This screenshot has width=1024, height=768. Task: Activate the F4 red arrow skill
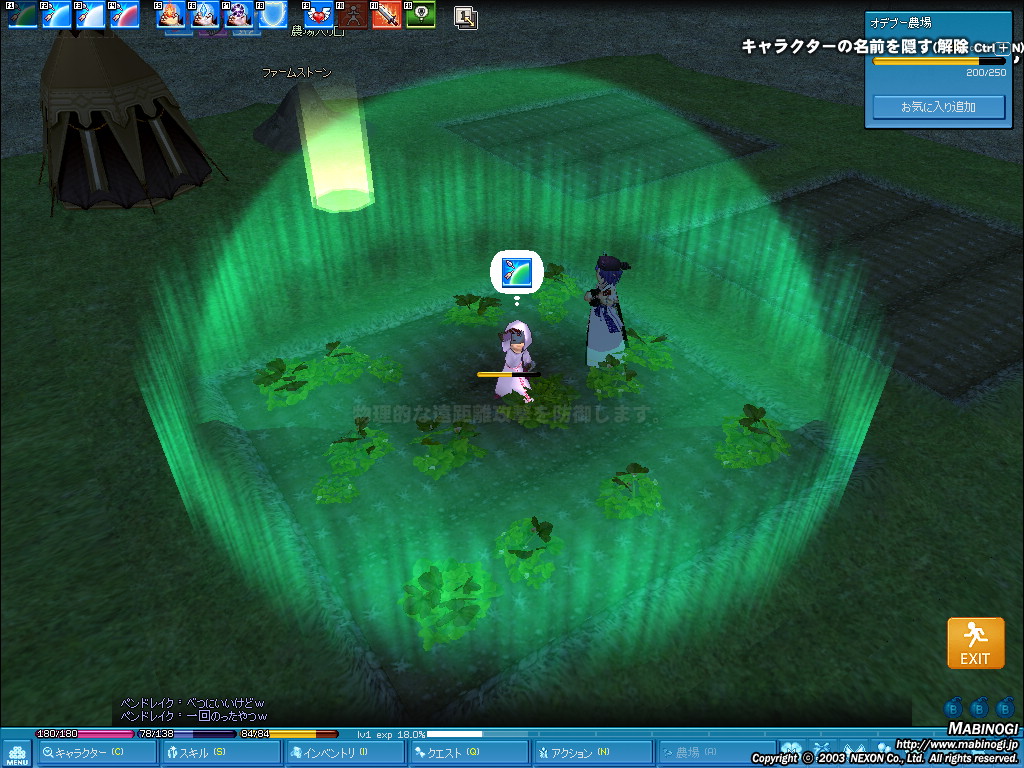pyautogui.click(x=124, y=15)
